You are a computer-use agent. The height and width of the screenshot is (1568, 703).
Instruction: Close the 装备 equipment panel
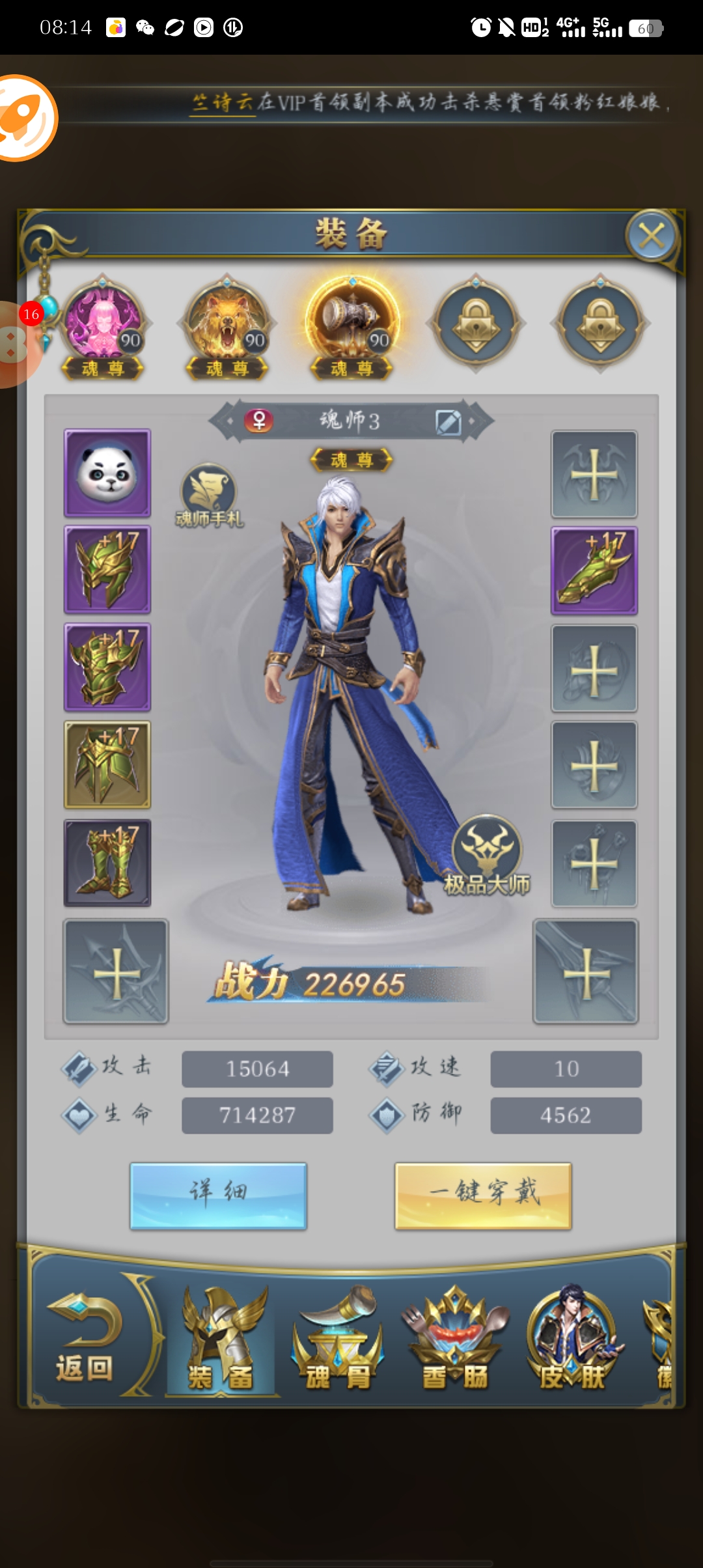(652, 236)
